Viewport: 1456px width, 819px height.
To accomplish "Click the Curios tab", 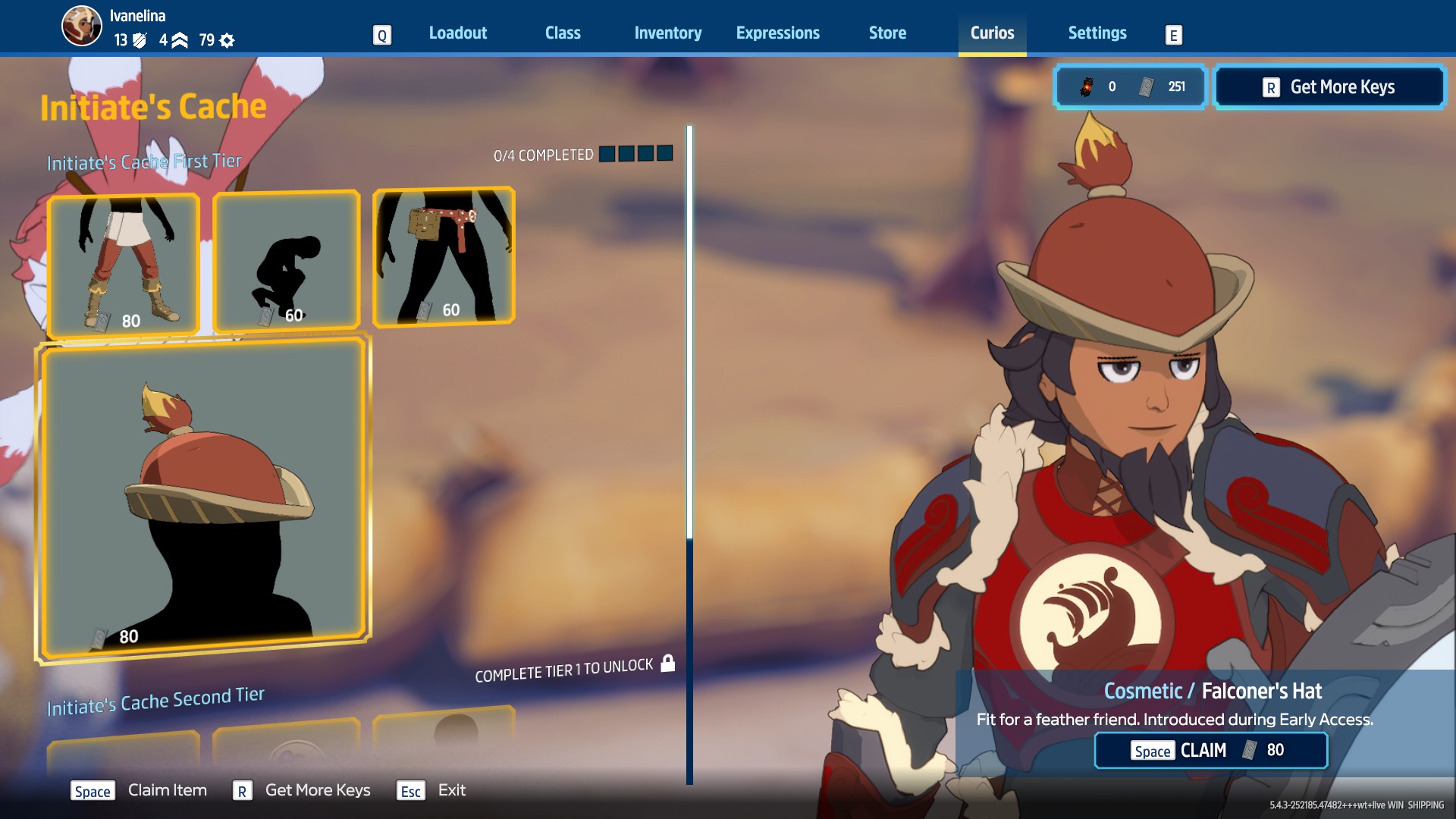I will 992,33.
